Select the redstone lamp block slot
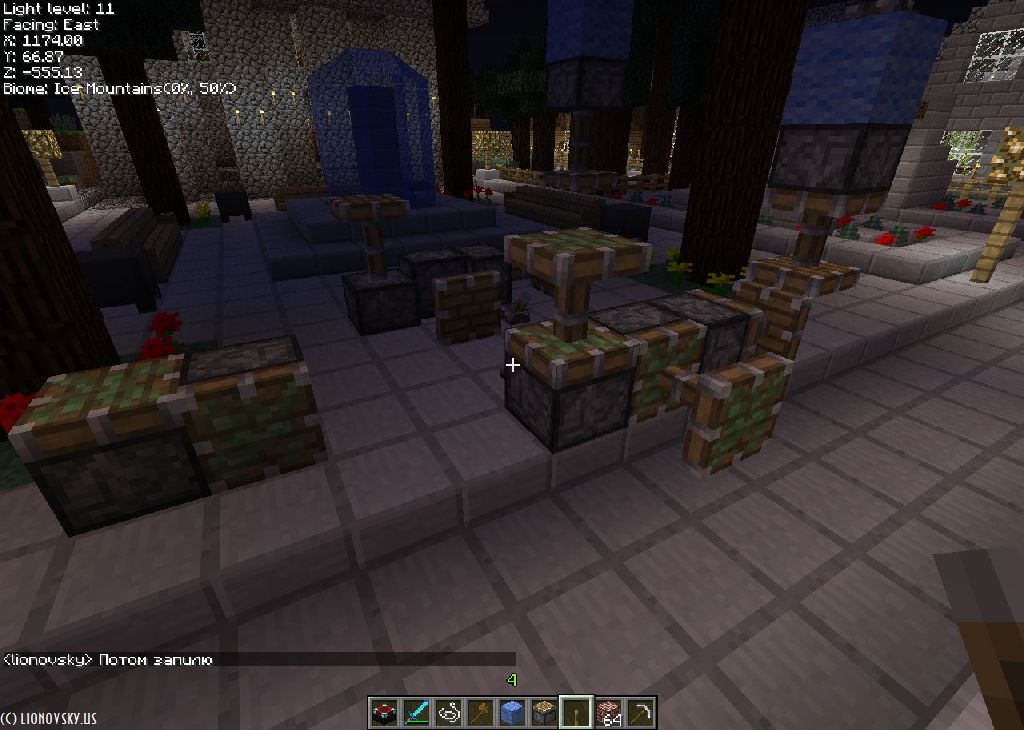The height and width of the screenshot is (730, 1024). click(544, 712)
